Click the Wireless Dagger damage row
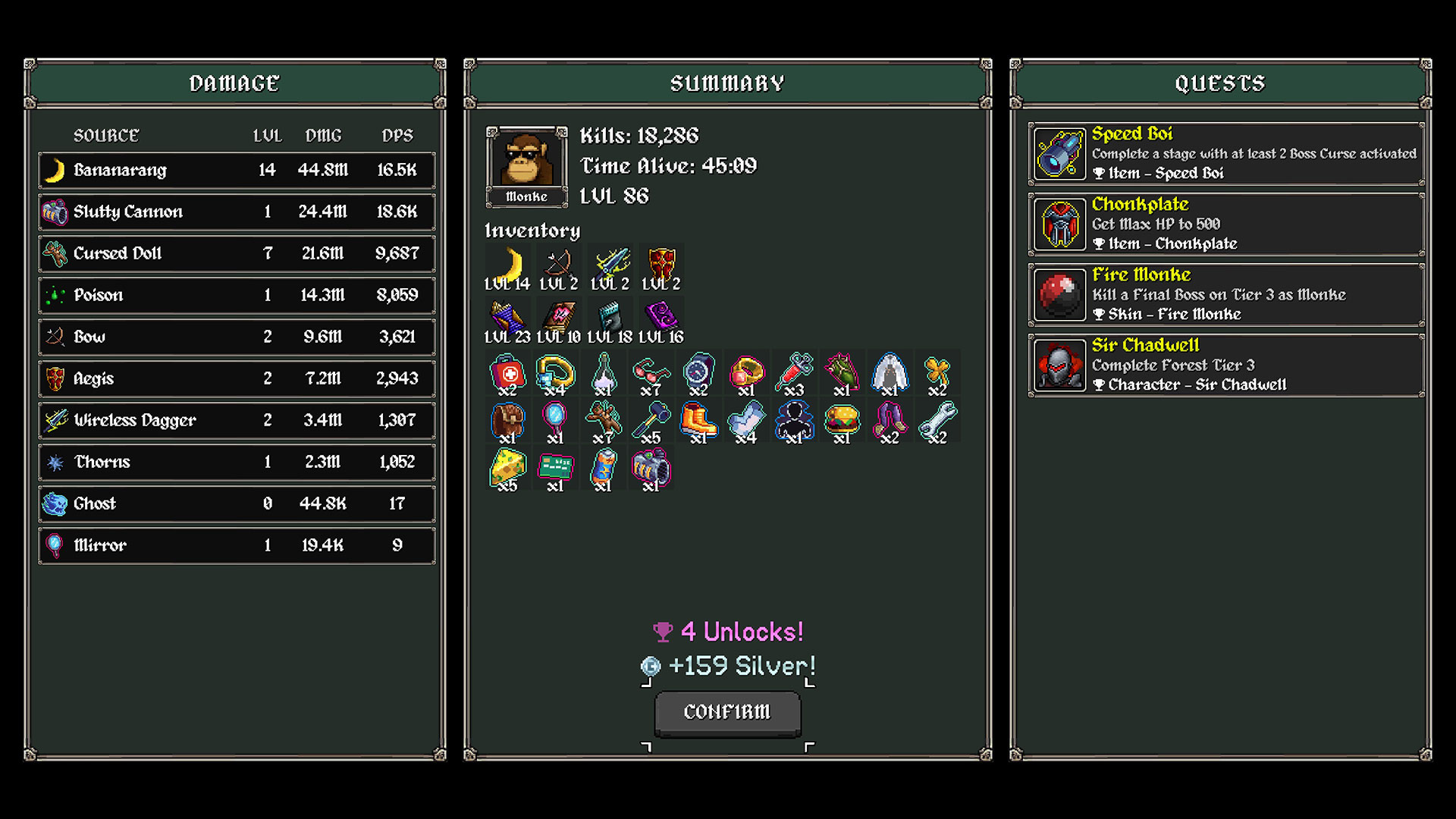1456x819 pixels. (237, 420)
